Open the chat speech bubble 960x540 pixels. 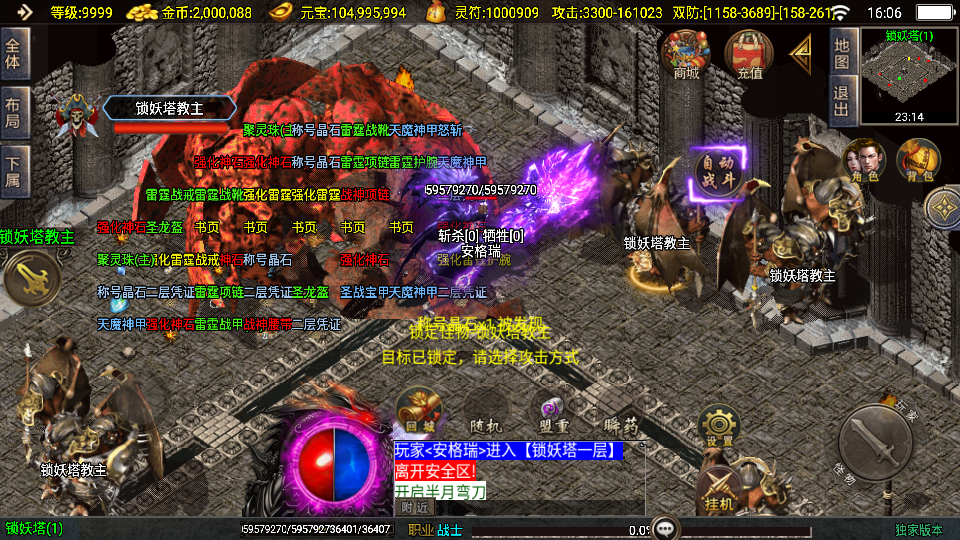[663, 528]
